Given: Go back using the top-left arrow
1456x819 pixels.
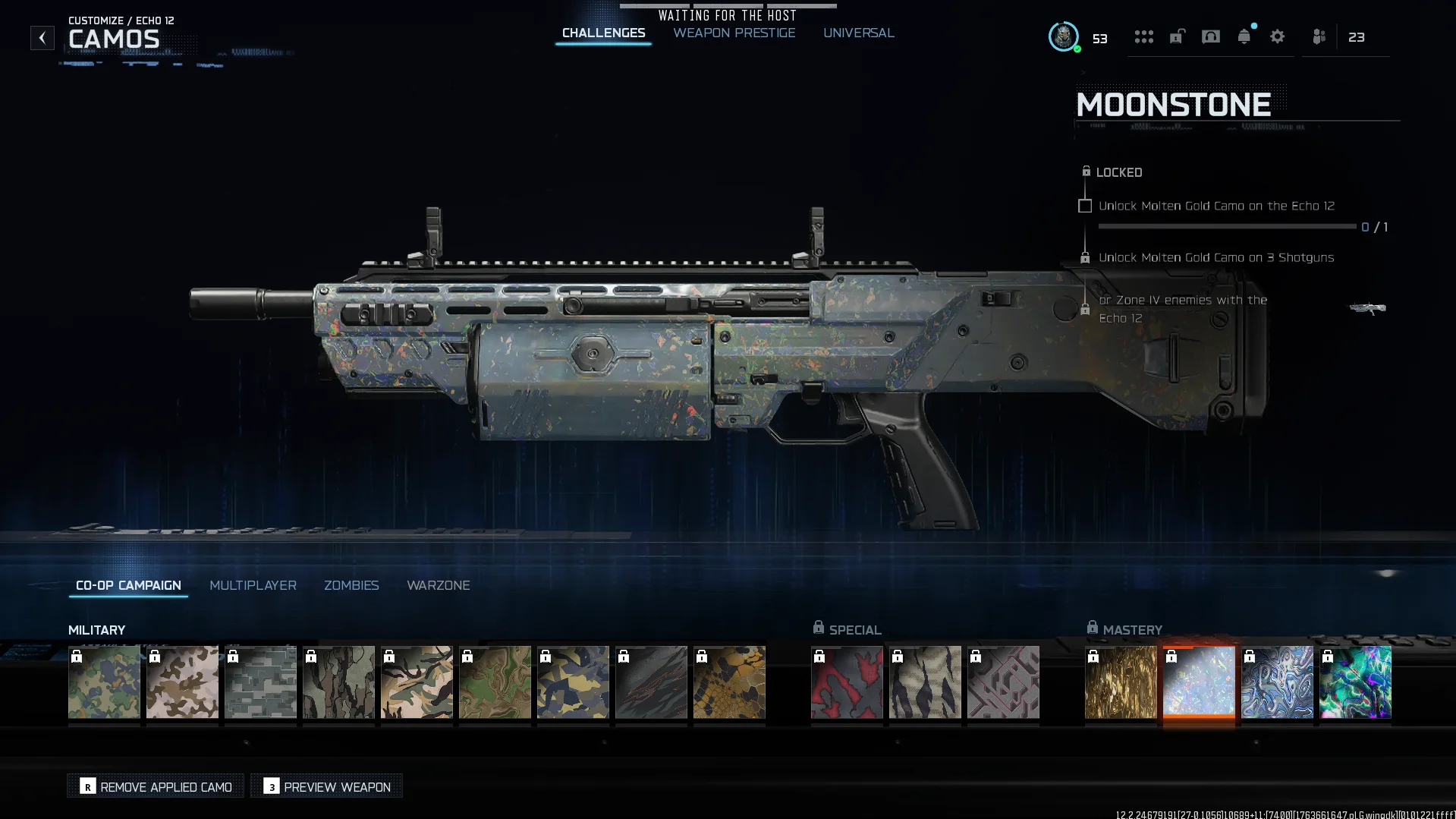Looking at the screenshot, I should point(42,37).
